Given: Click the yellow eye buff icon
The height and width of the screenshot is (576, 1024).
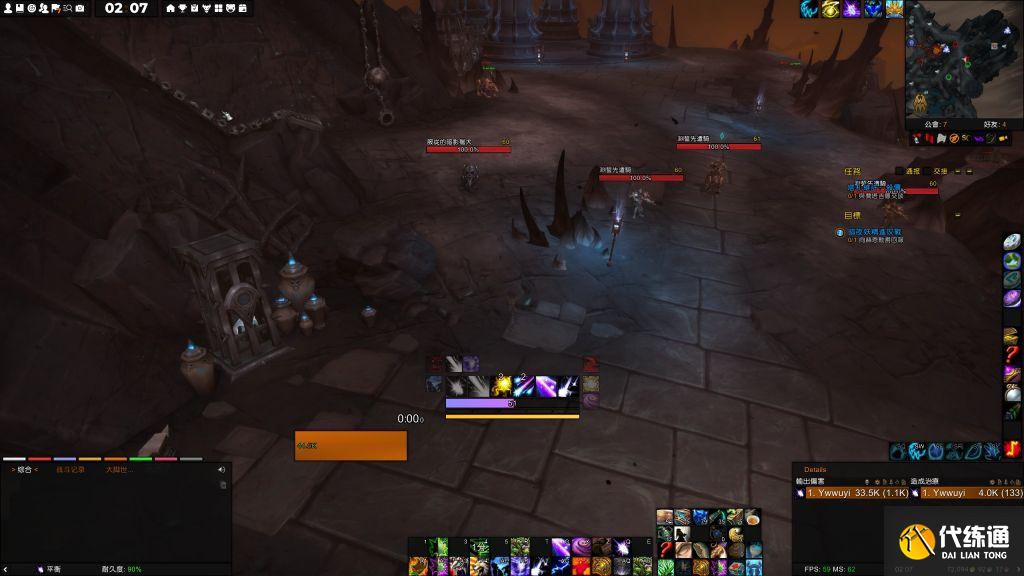Looking at the screenshot, I should click(x=830, y=9).
